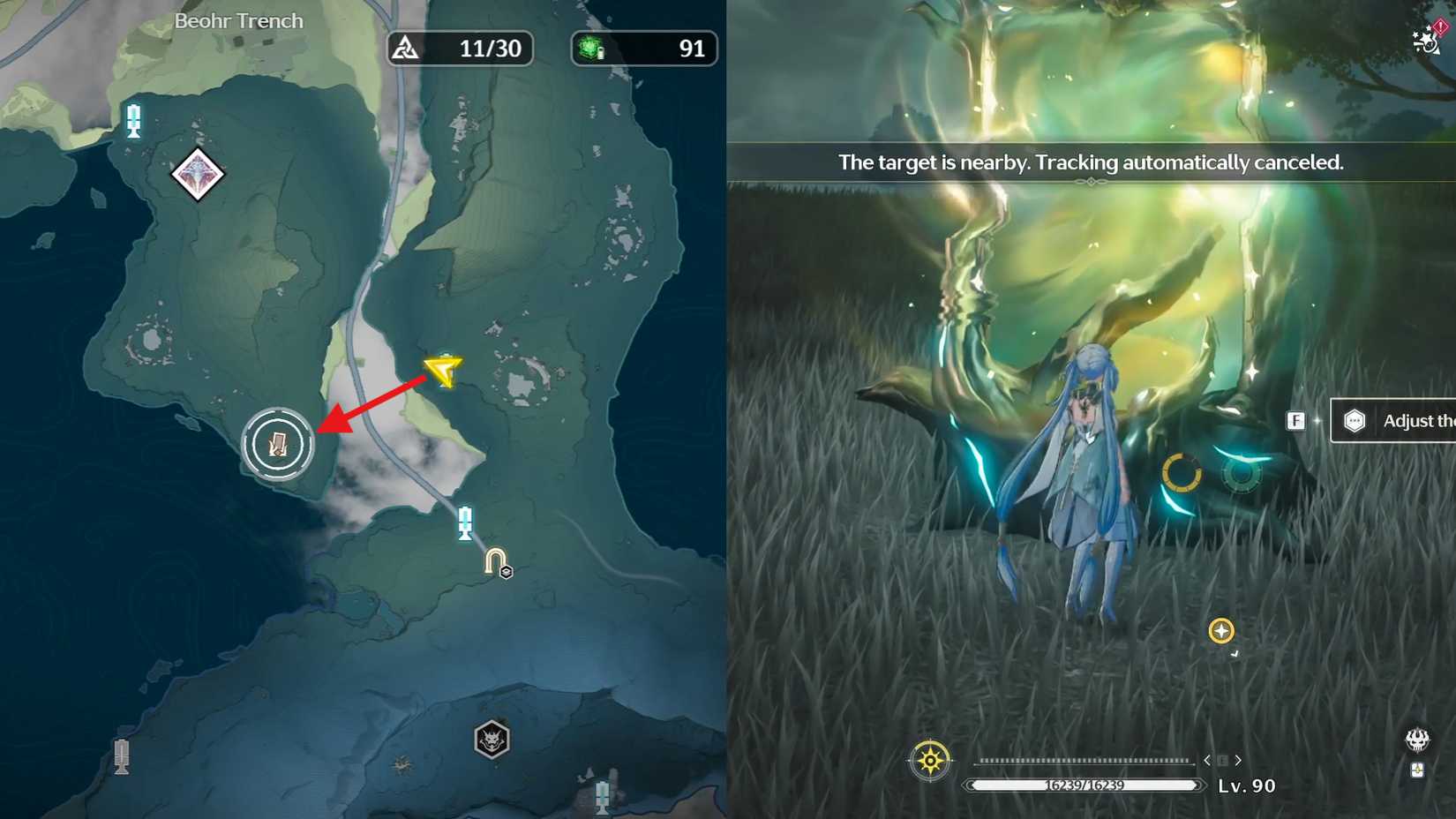The width and height of the screenshot is (1456, 819).
Task: Open the green Waveplate counter showing 91
Action: click(x=644, y=49)
